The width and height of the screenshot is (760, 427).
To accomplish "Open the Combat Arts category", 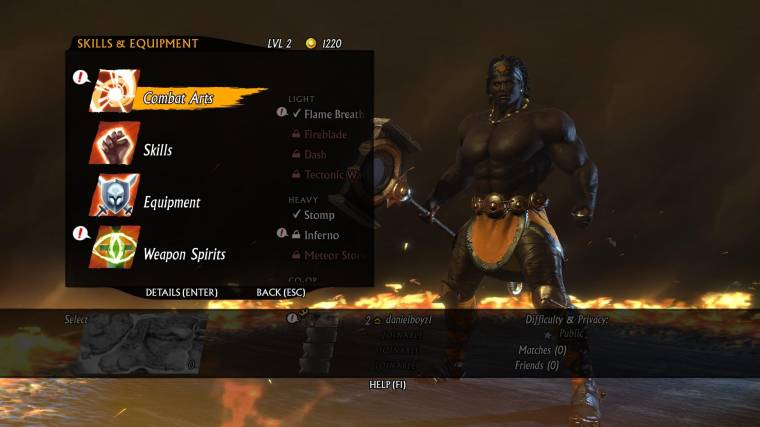I will pyautogui.click(x=178, y=97).
